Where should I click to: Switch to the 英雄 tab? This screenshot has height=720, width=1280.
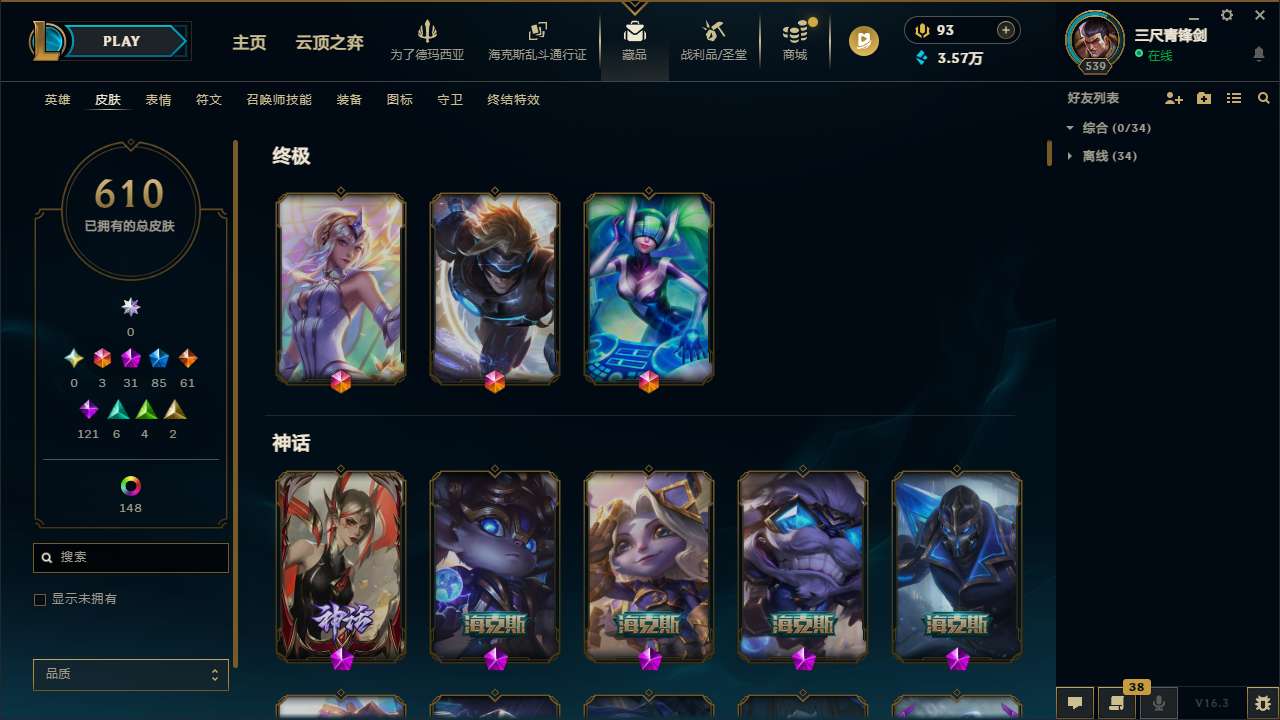click(57, 100)
